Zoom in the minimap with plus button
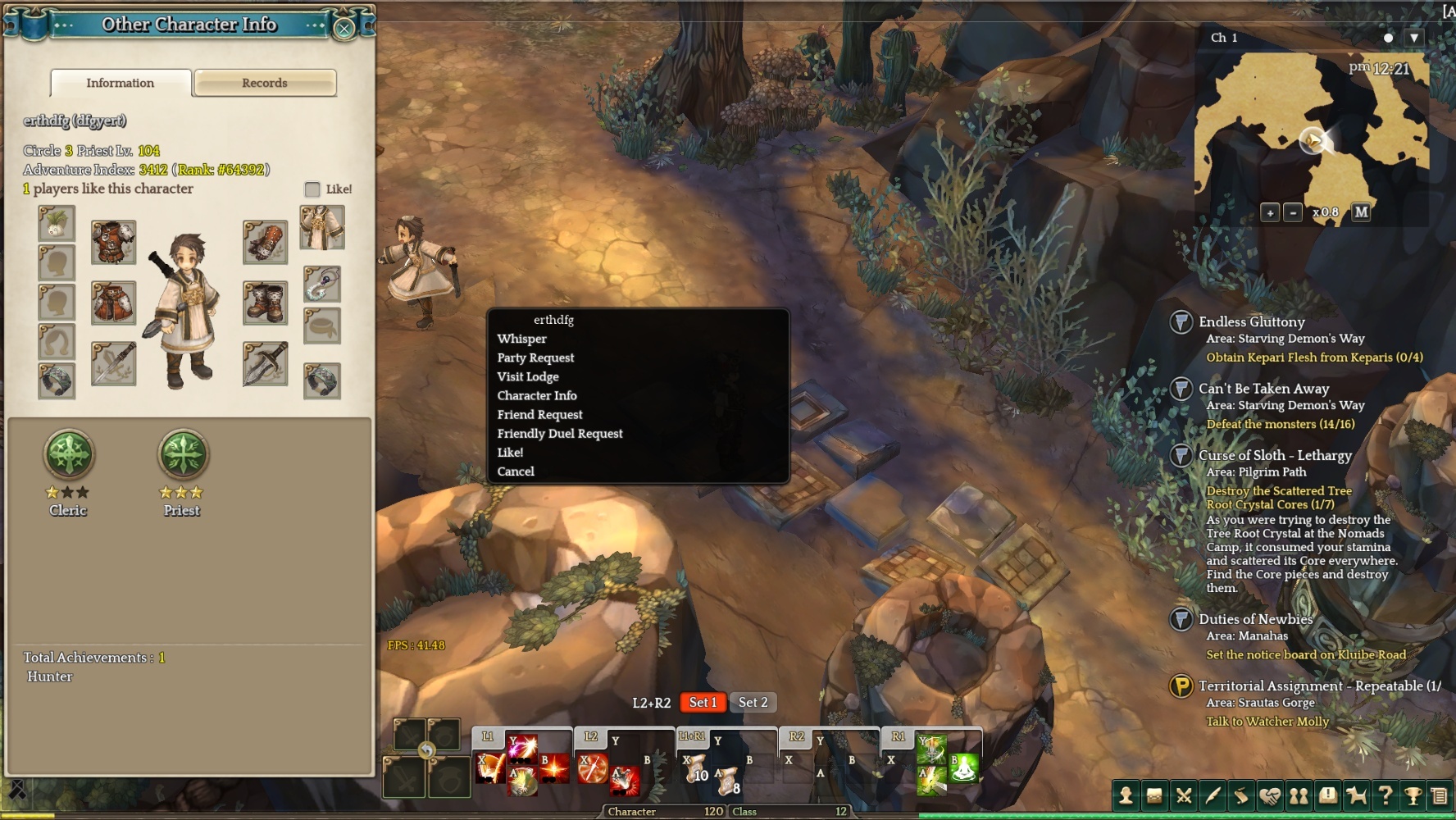Screen dimensions: 1456x820 tap(1270, 213)
